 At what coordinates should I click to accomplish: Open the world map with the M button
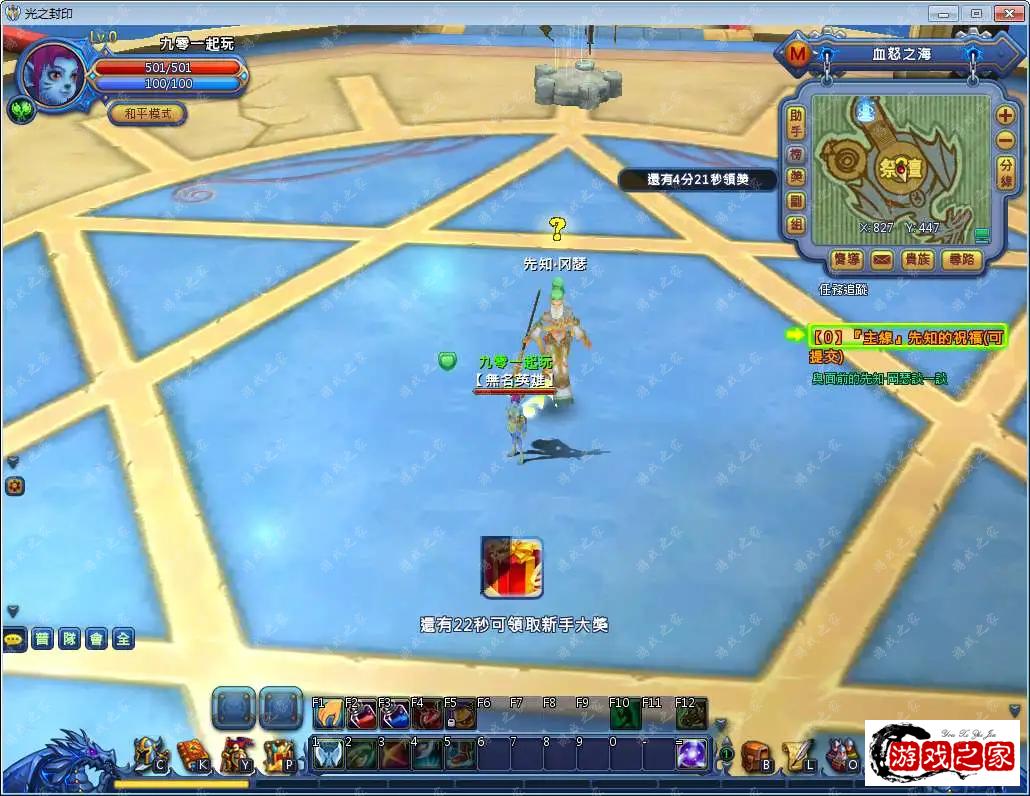[x=798, y=54]
